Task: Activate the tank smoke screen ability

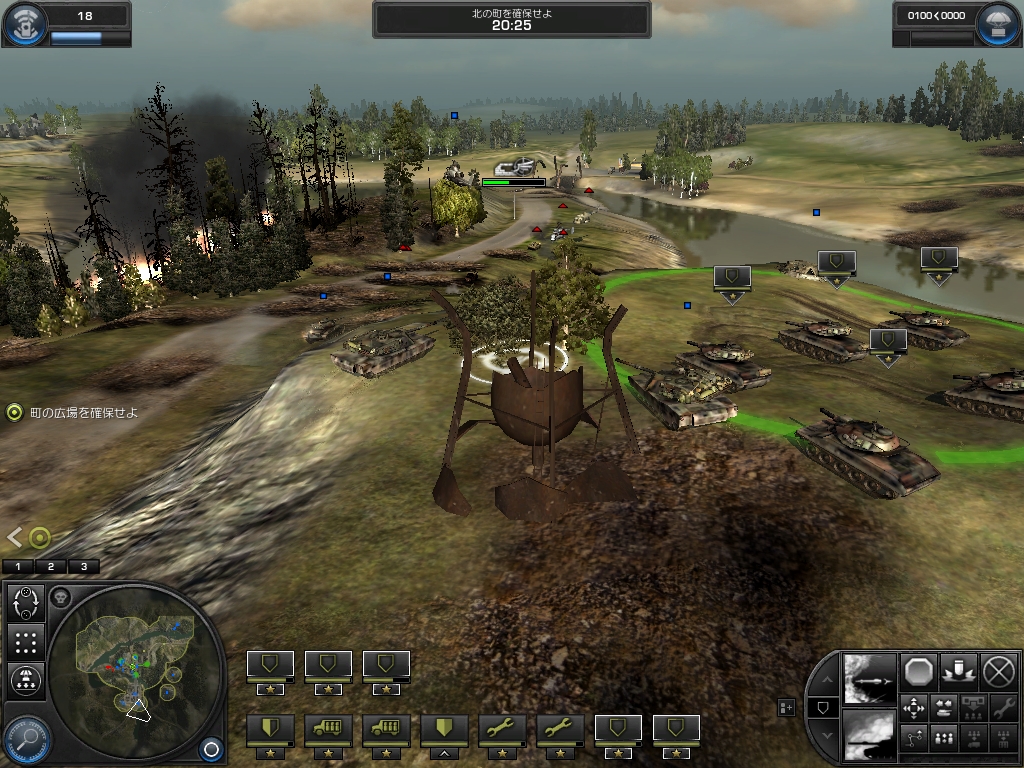Action: coord(869,734)
